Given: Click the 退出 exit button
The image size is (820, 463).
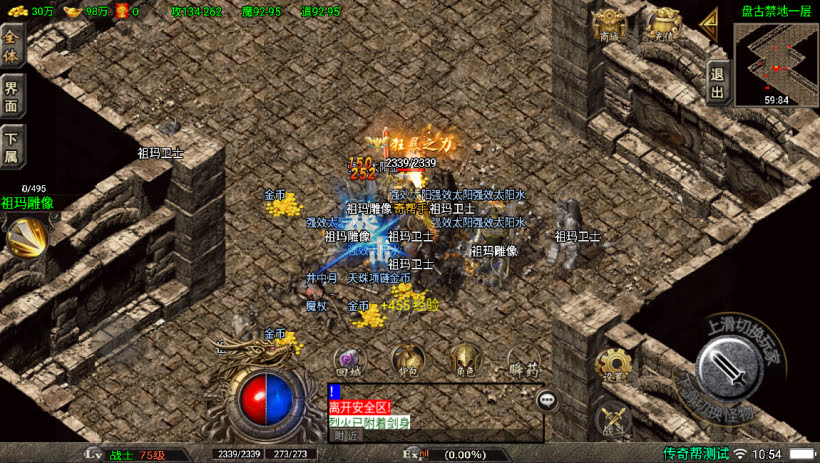Looking at the screenshot, I should (717, 82).
